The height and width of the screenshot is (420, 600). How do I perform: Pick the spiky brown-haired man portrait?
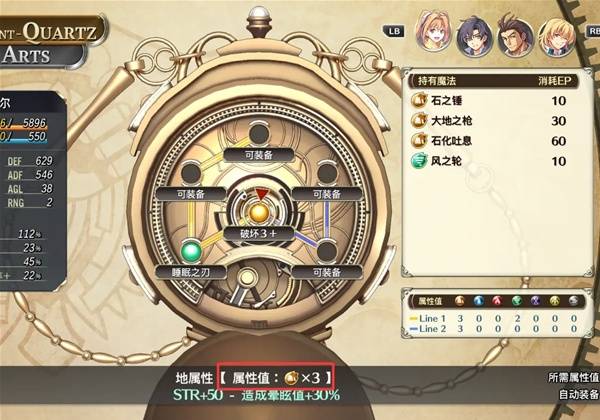tap(515, 37)
